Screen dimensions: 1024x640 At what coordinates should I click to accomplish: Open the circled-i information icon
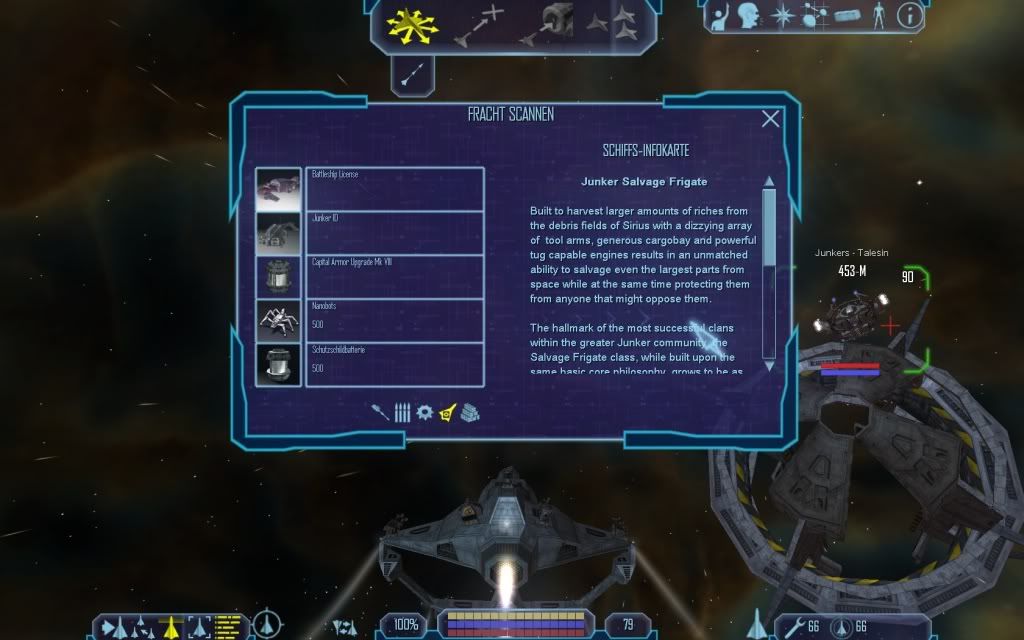(x=910, y=16)
